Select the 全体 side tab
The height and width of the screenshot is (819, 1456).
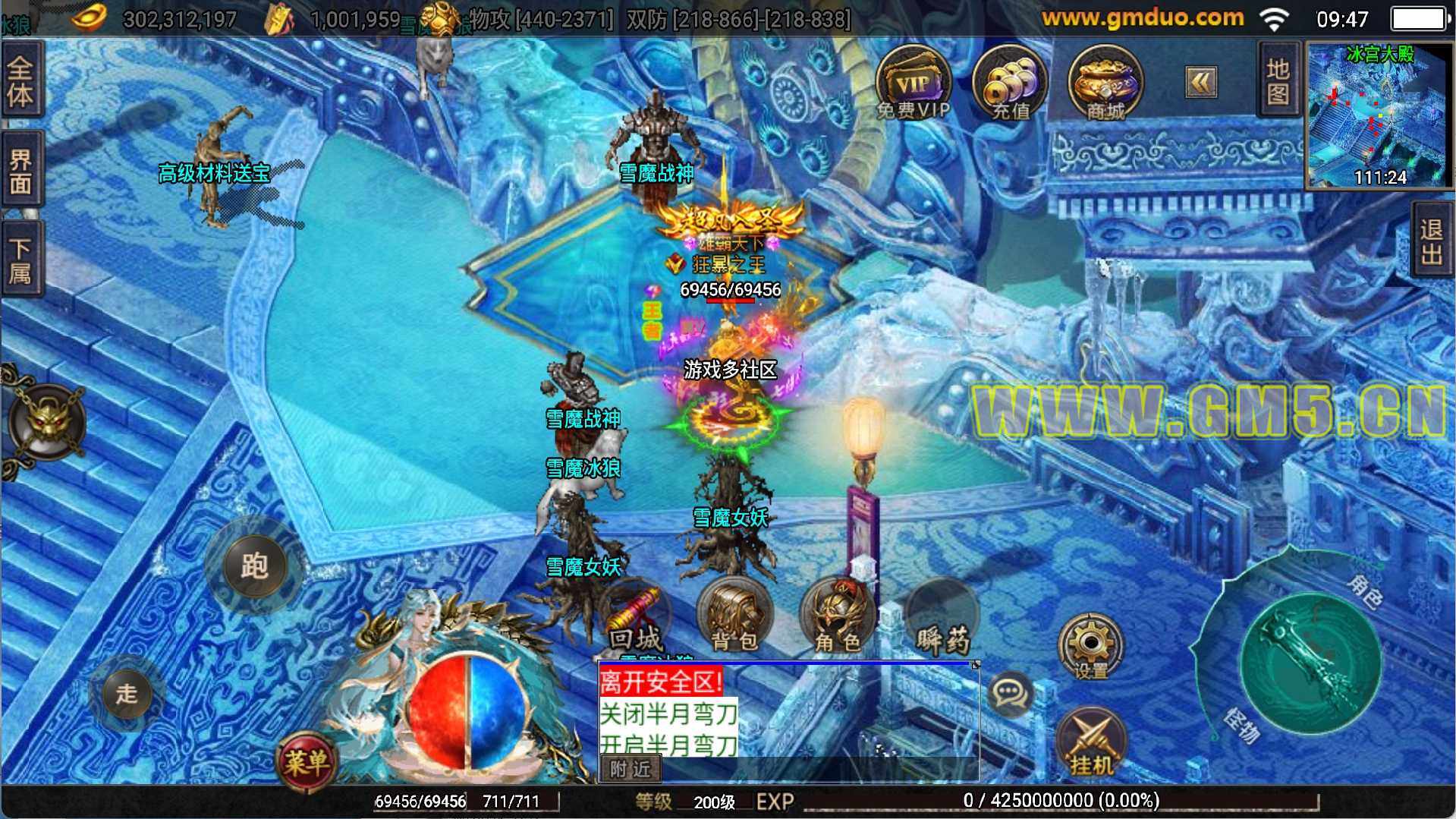tap(20, 82)
